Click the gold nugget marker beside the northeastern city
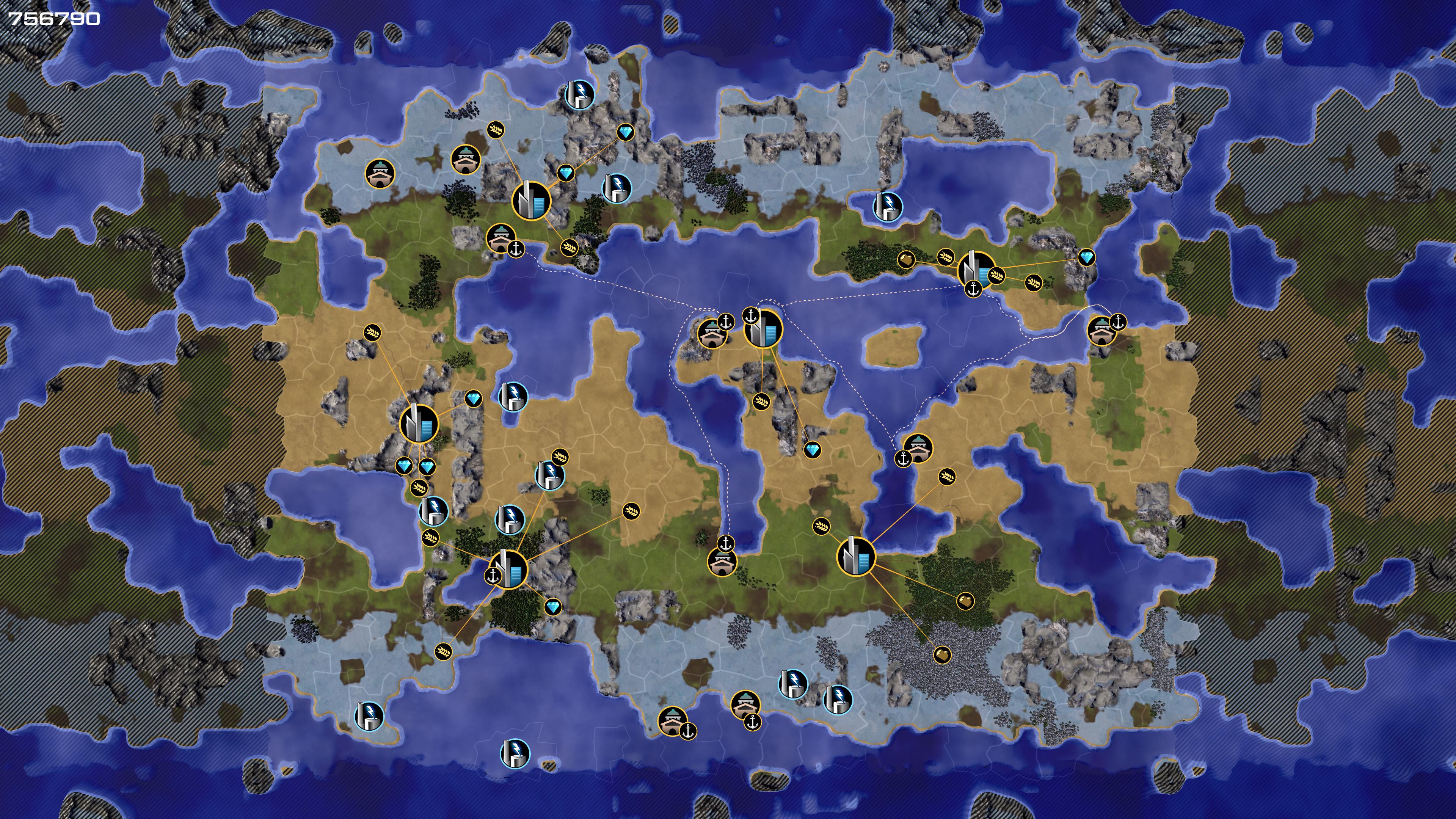This screenshot has width=1456, height=819. pyautogui.click(x=906, y=259)
